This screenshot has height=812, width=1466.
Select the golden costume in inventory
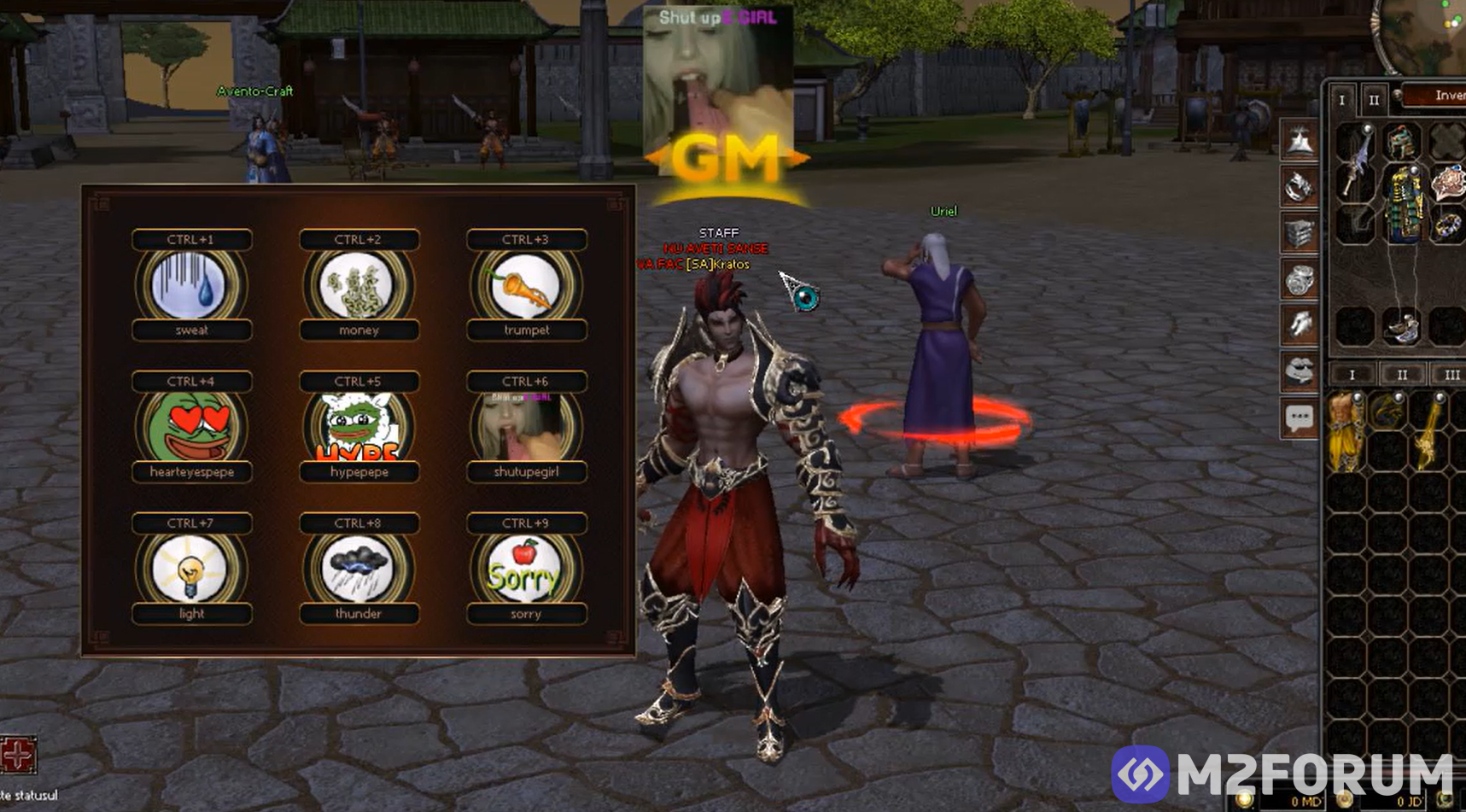pos(1346,431)
